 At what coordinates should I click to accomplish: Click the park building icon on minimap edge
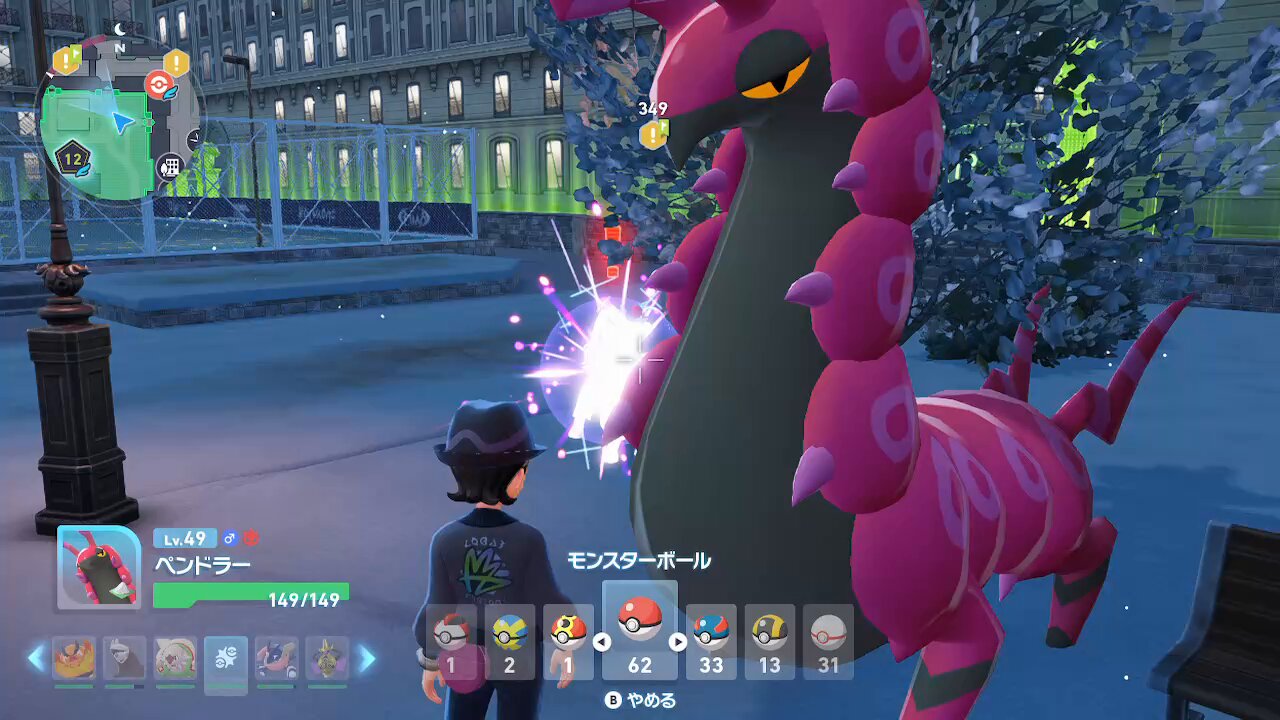[172, 164]
